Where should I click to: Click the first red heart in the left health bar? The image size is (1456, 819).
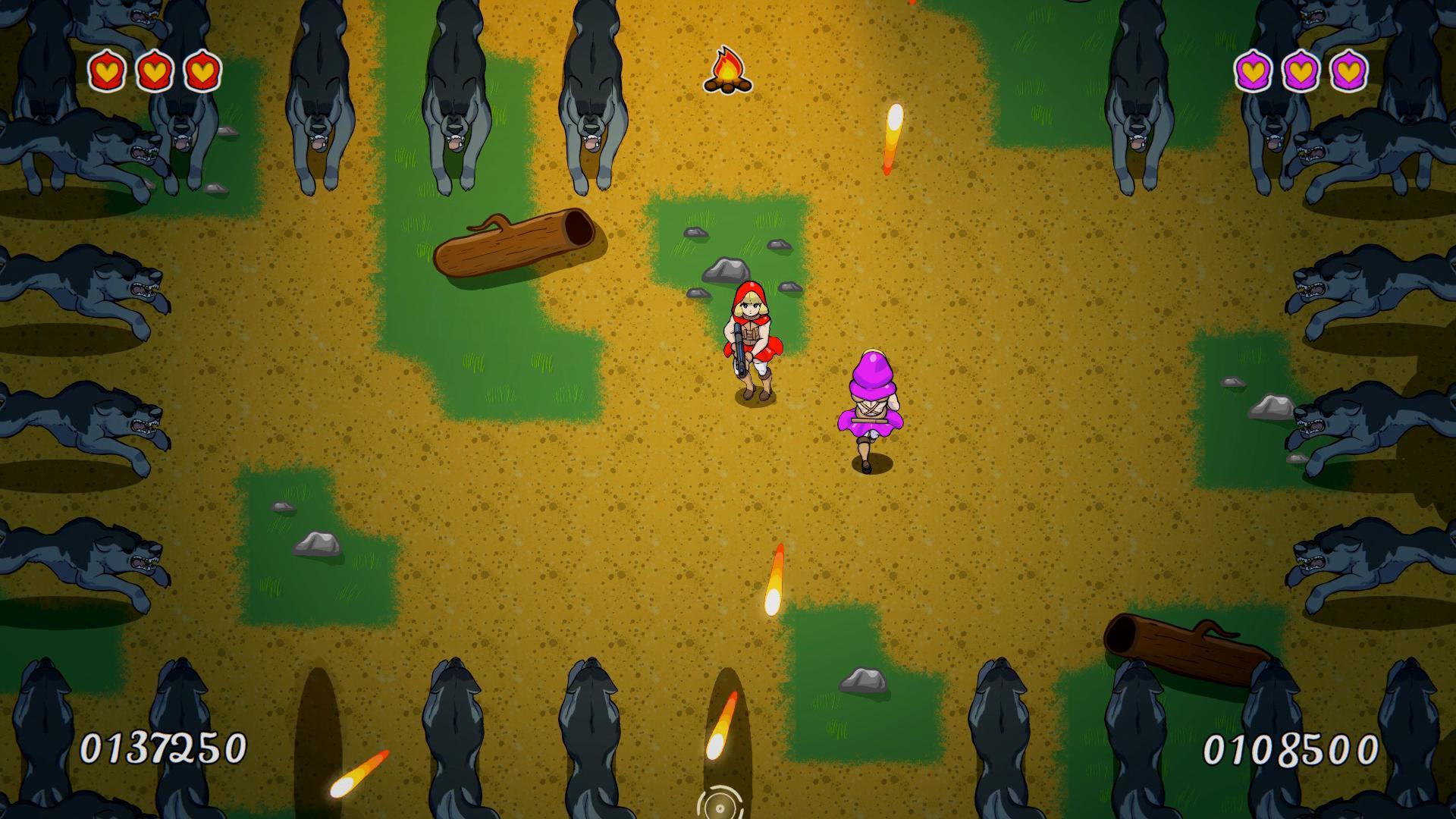(106, 72)
